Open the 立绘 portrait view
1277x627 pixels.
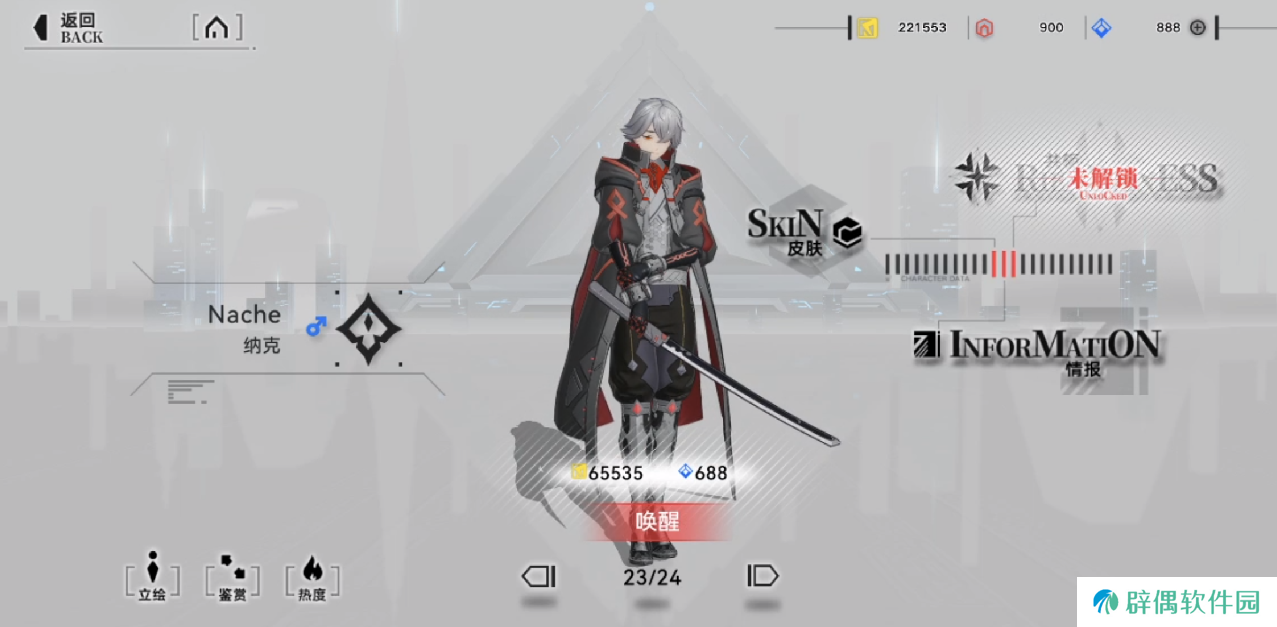pyautogui.click(x=152, y=577)
